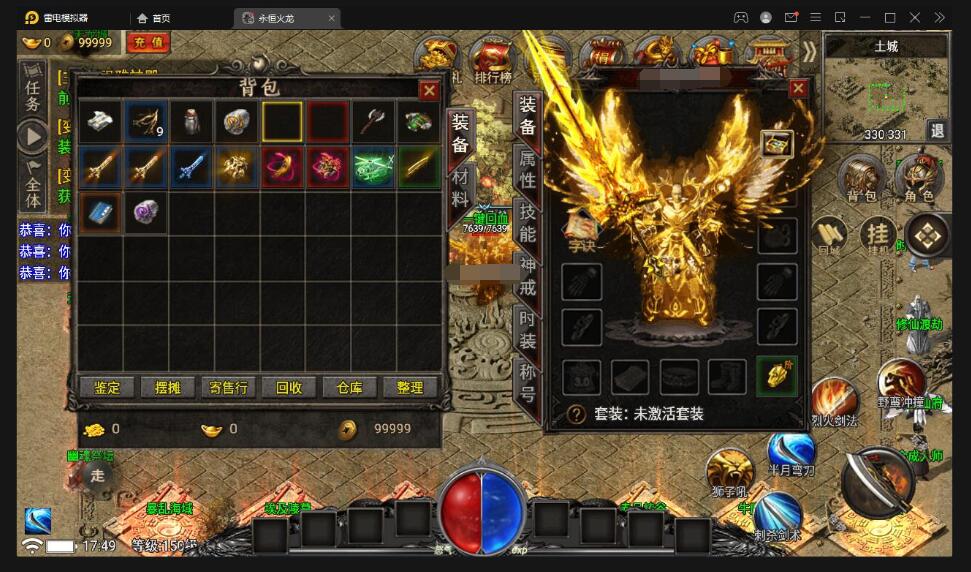Select the green dragon item slot

[374, 166]
